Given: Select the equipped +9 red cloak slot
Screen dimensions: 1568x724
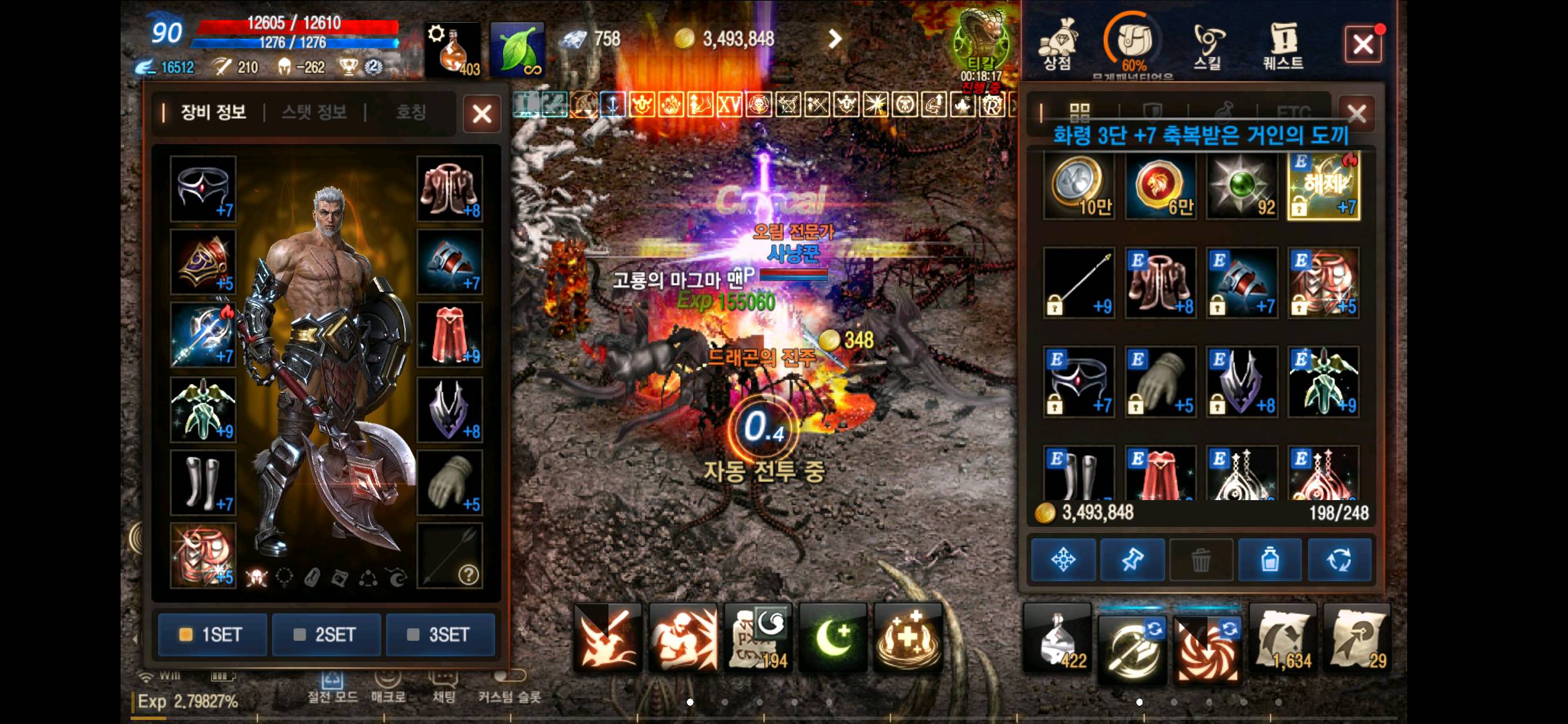Looking at the screenshot, I should [450, 335].
